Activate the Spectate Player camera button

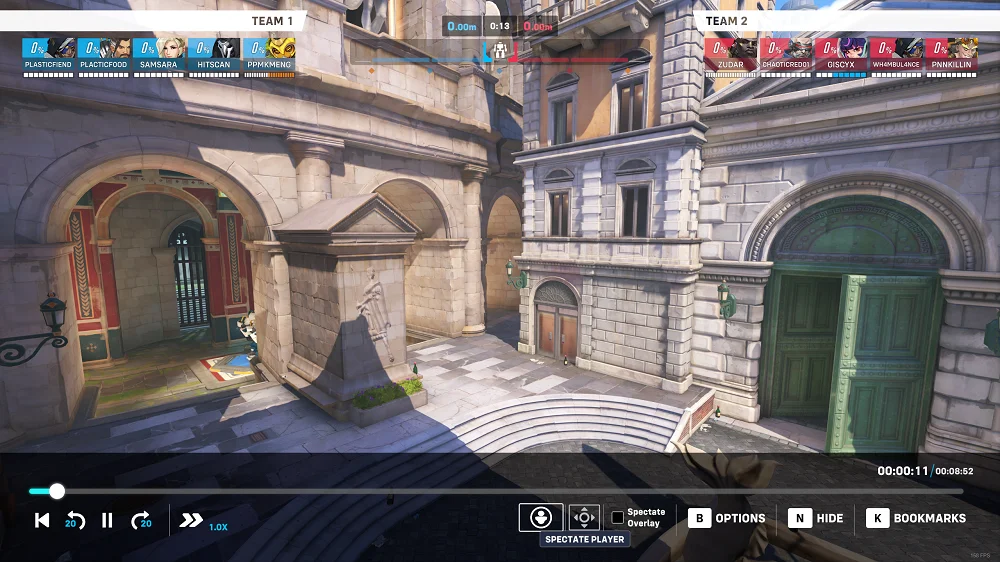pyautogui.click(x=540, y=517)
